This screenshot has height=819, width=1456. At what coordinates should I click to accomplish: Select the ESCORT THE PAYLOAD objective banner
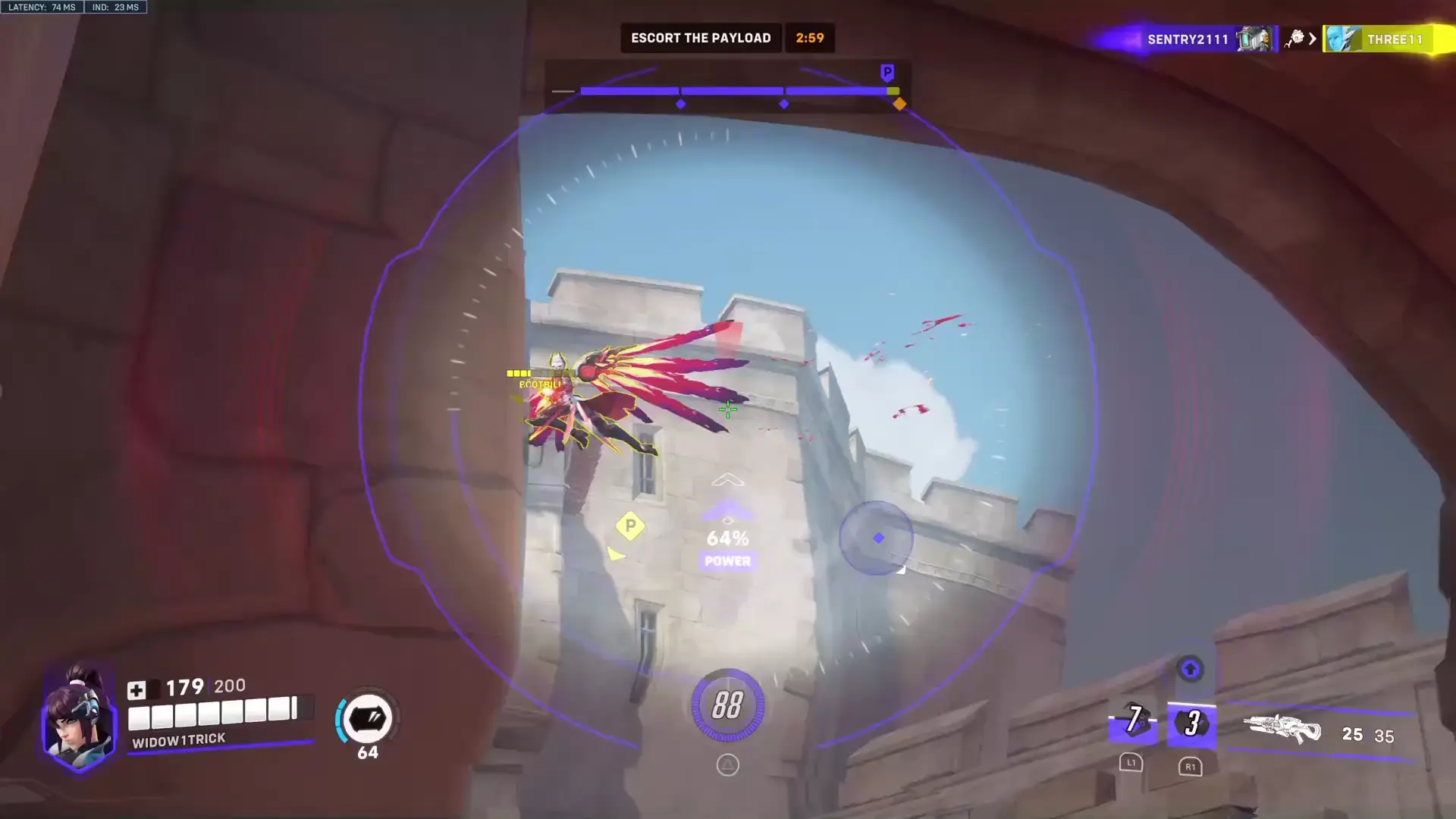point(700,37)
